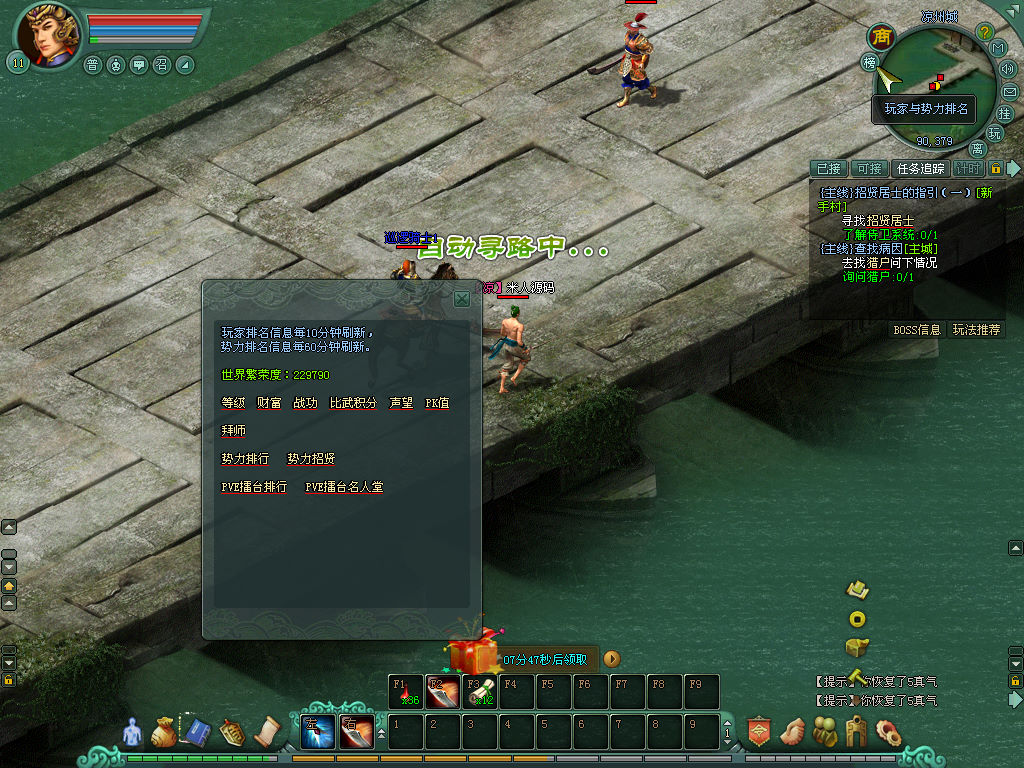The image size is (1024, 768).
Task: Click the yellow question mark help icon
Action: pyautogui.click(x=984, y=32)
